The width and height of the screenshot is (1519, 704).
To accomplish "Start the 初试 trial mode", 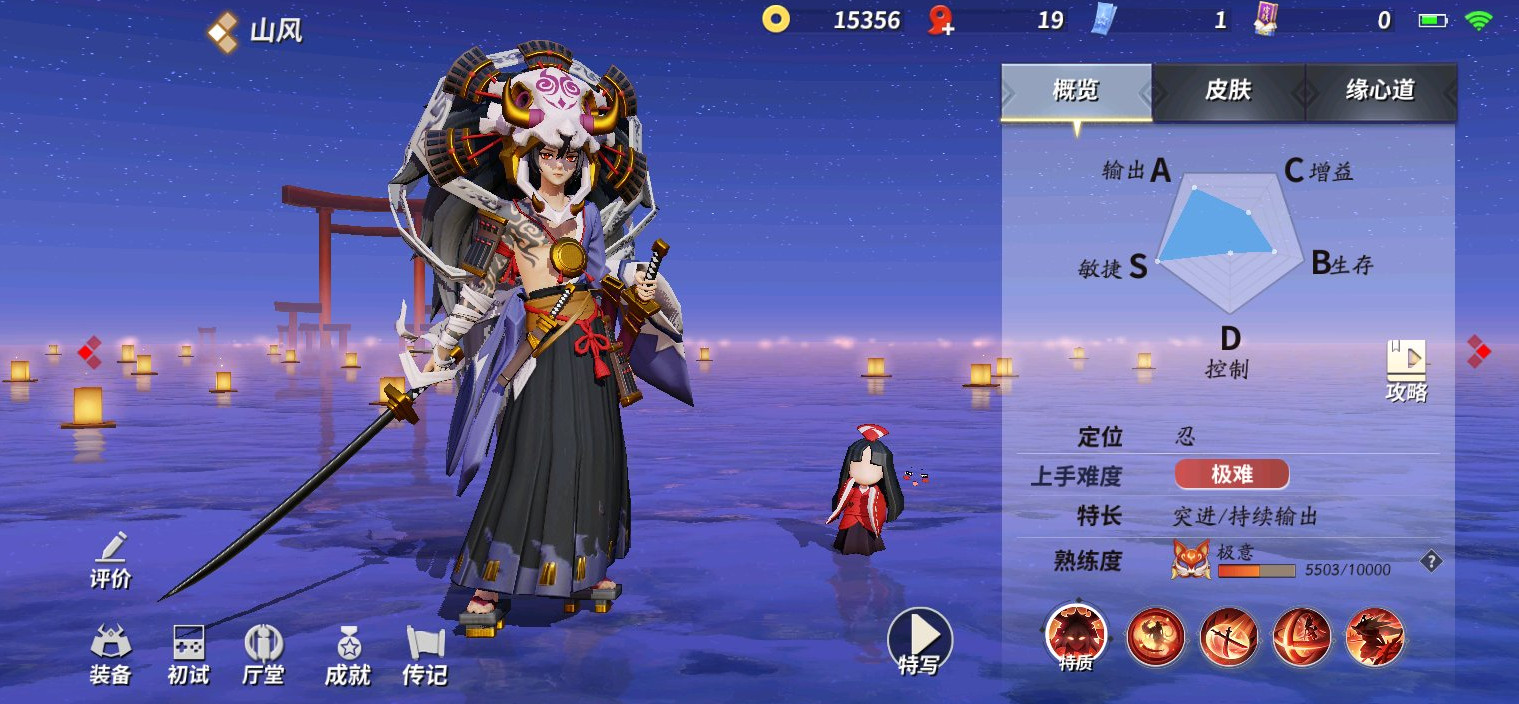I will pos(188,655).
